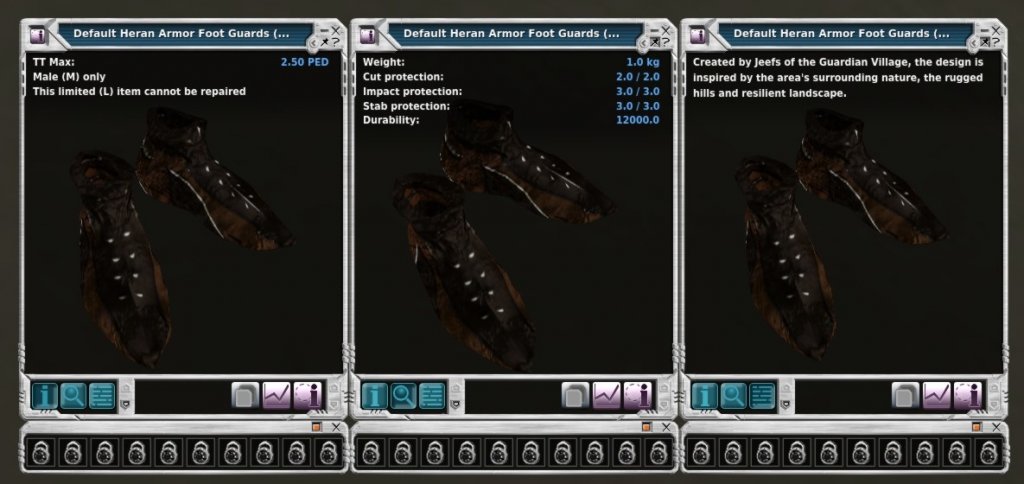Viewport: 1024px width, 484px height.
Task: Open the help question mark on the Weight window
Action: [x=667, y=42]
